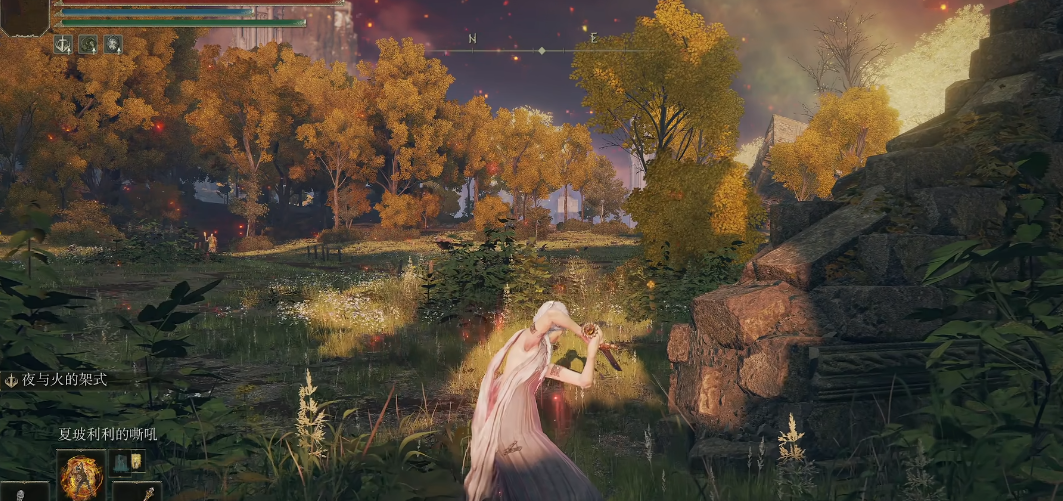Select the right-hand staff weapon slot
This screenshot has width=1063, height=501.
[137, 491]
